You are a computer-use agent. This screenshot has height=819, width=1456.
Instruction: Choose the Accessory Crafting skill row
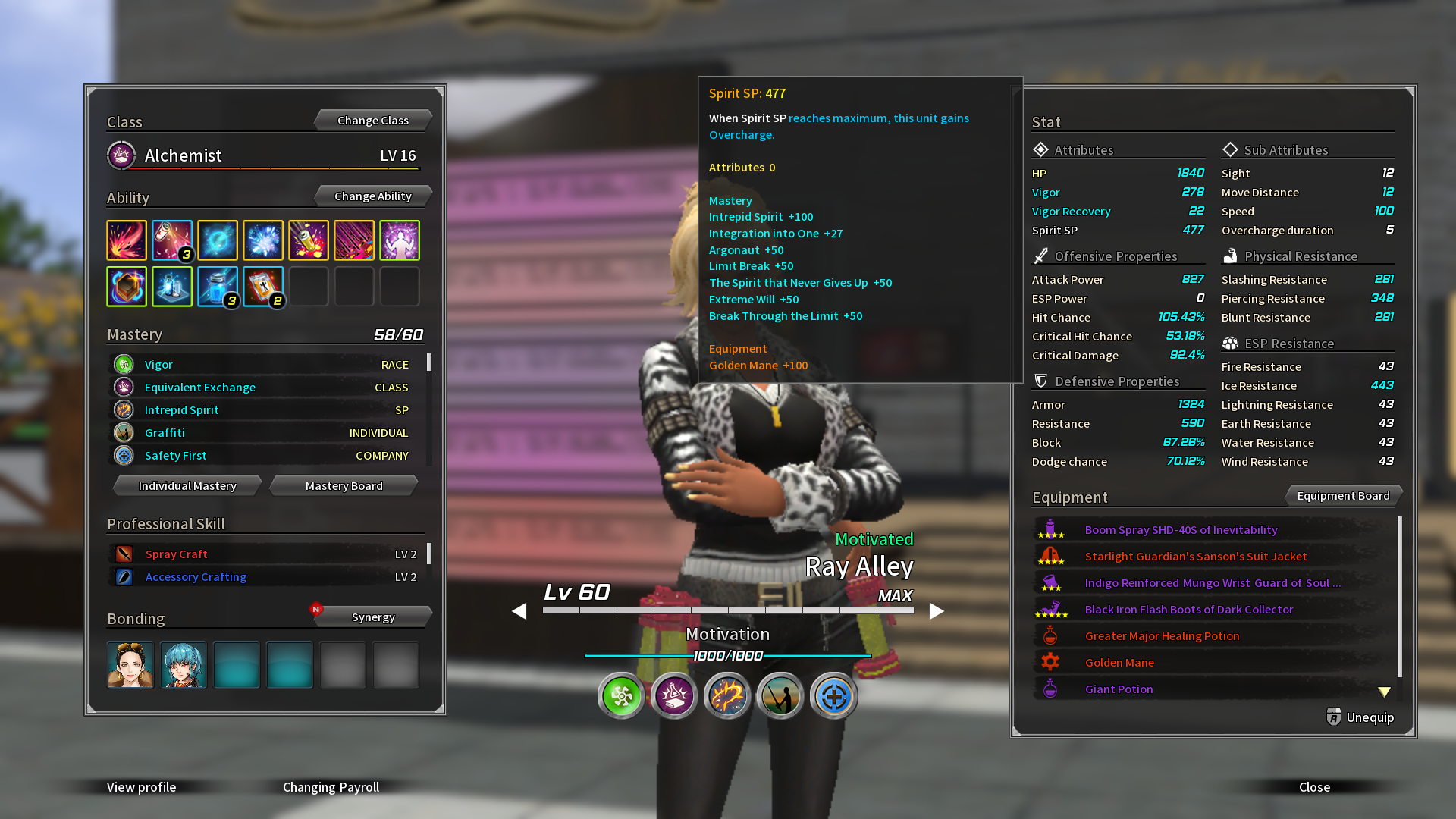tap(196, 577)
